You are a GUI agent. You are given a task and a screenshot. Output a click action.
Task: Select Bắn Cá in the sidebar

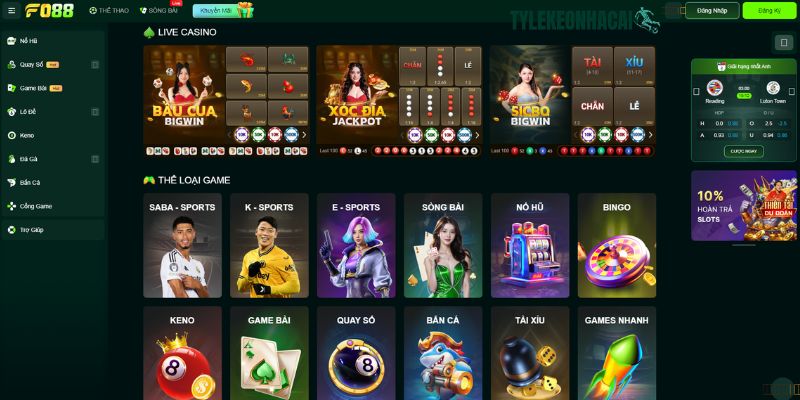[x=30, y=182]
